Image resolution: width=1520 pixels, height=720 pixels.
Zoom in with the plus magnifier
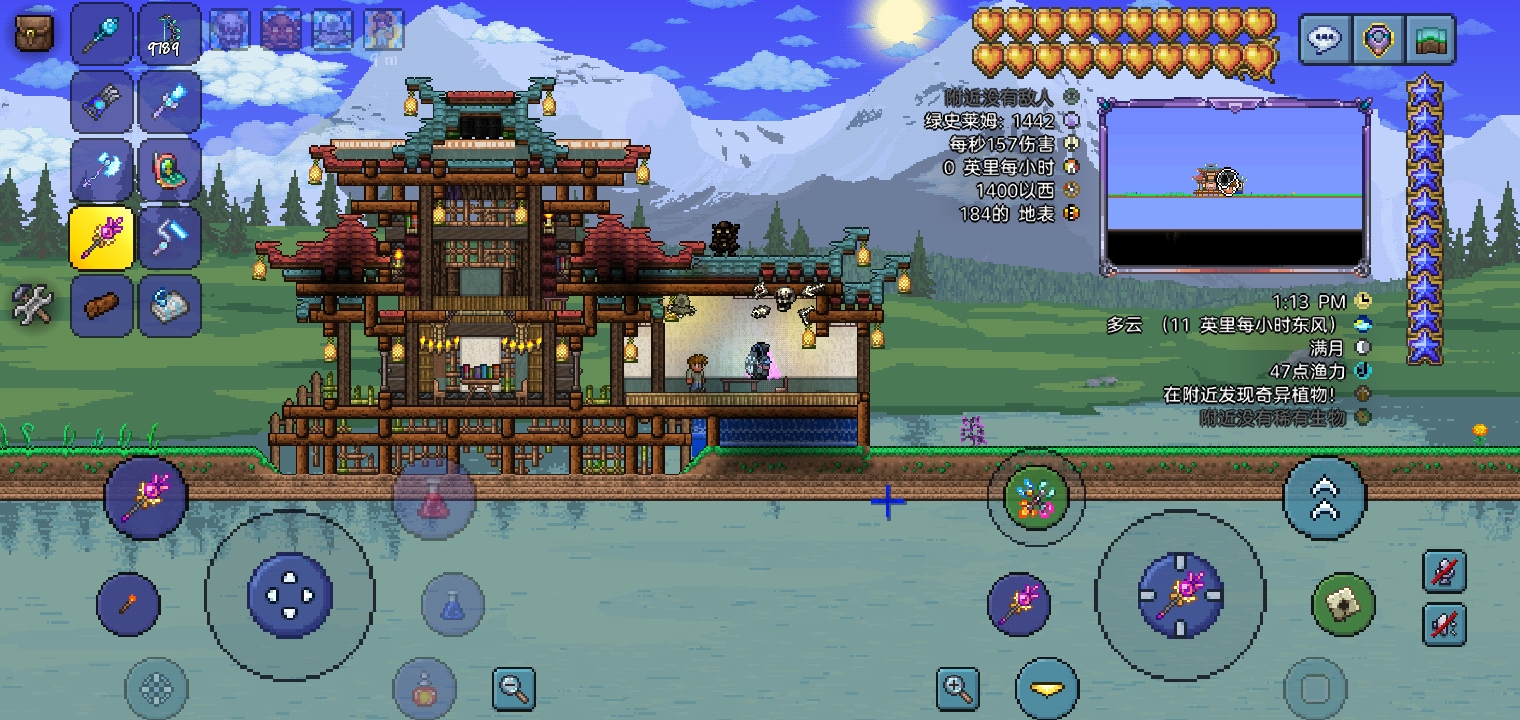(957, 688)
